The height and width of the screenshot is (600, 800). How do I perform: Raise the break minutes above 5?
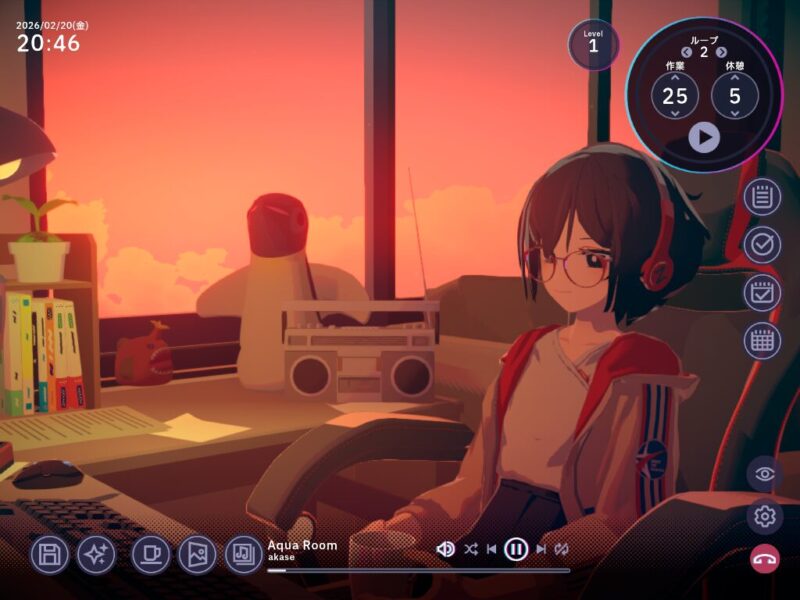click(735, 77)
